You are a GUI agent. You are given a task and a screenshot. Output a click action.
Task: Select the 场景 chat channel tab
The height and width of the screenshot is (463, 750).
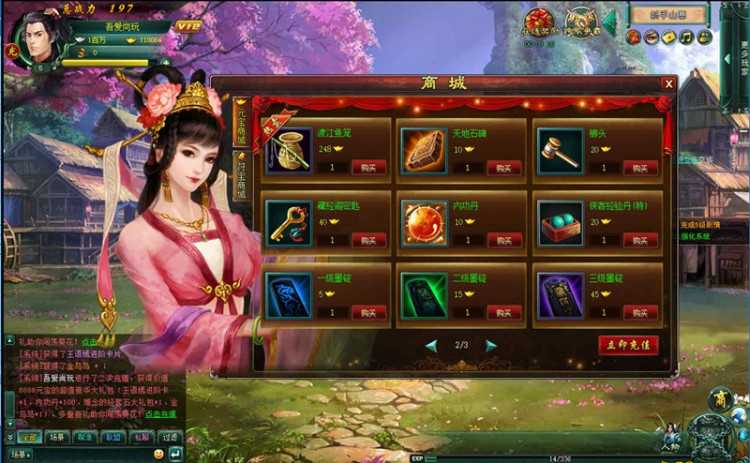coord(56,437)
